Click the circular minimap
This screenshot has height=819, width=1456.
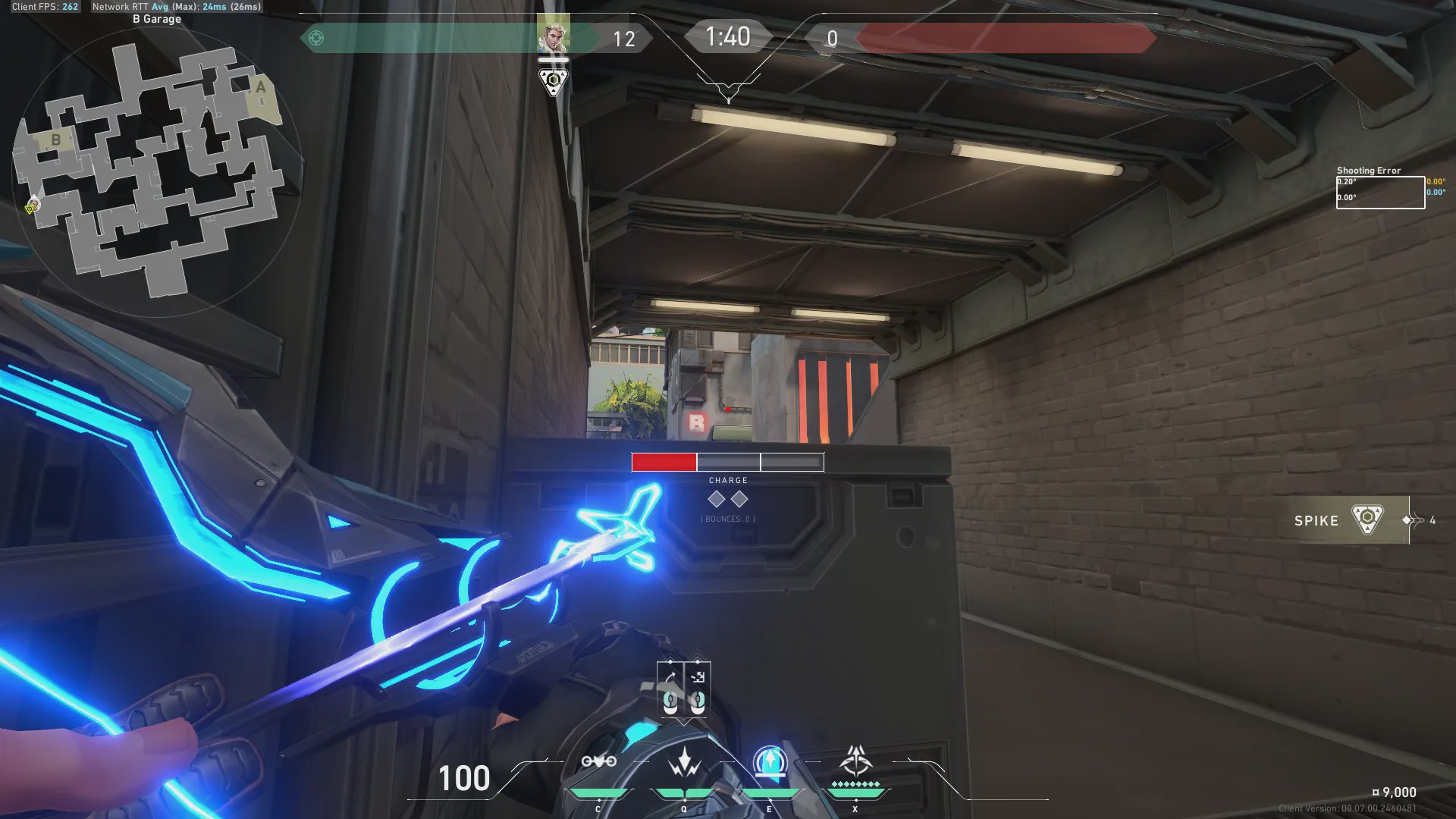(157, 171)
